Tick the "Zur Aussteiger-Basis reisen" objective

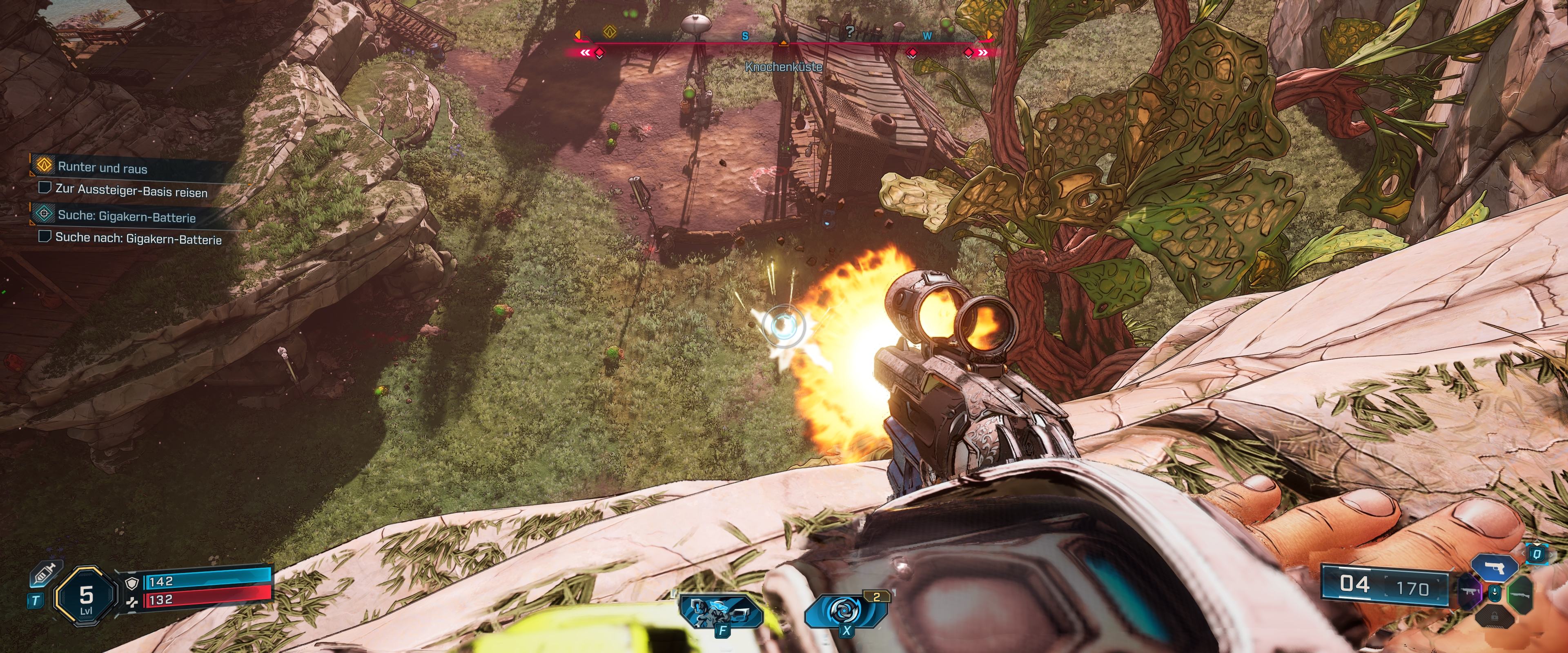[45, 187]
